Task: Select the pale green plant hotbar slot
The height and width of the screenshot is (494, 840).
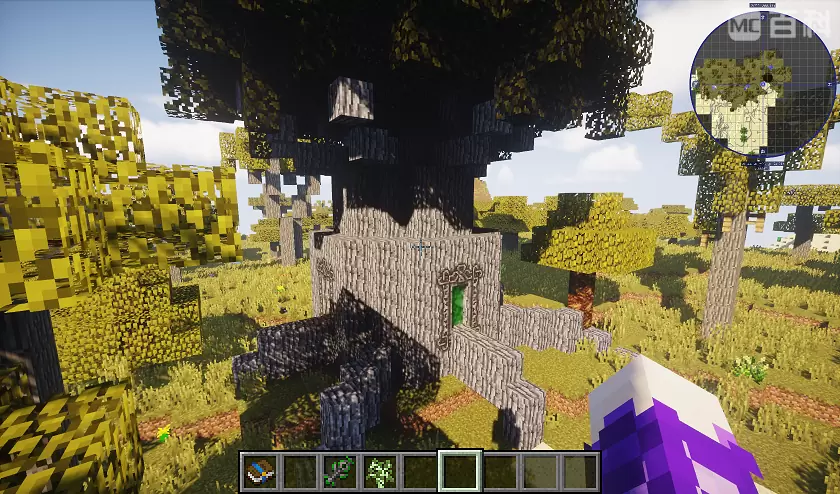Action: (x=380, y=471)
